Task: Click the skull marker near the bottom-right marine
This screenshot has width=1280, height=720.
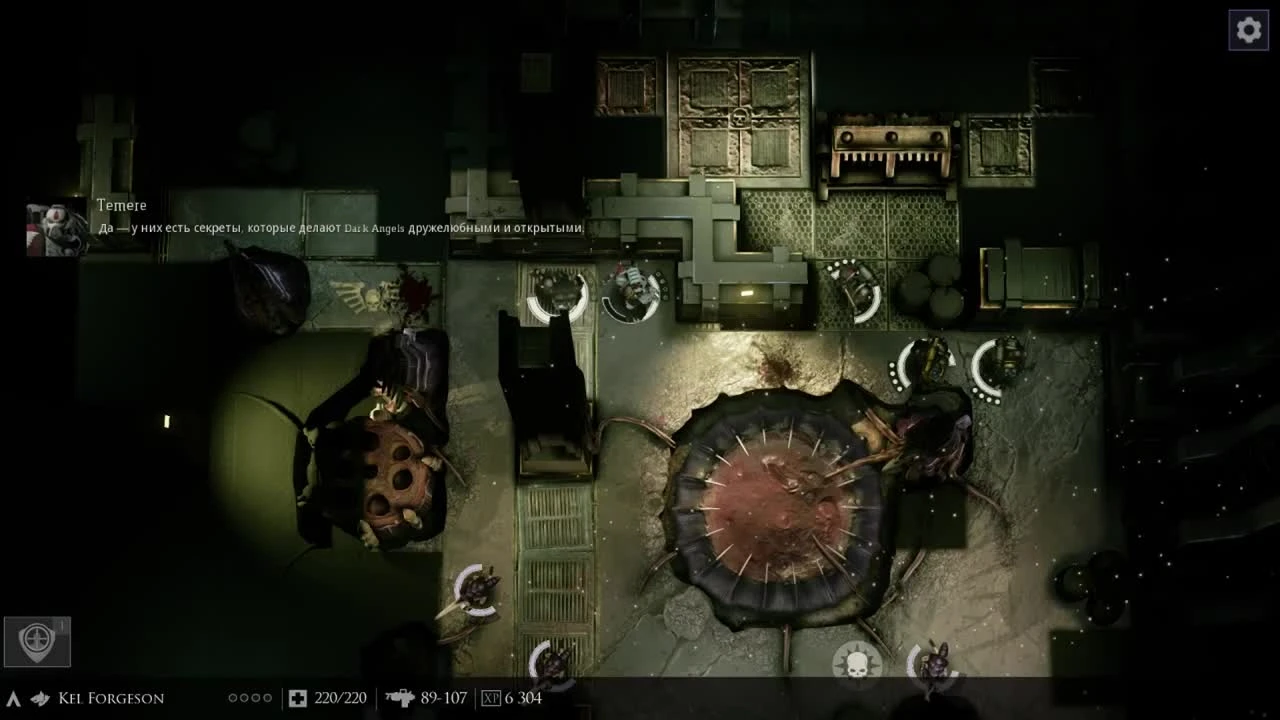Action: point(857,662)
